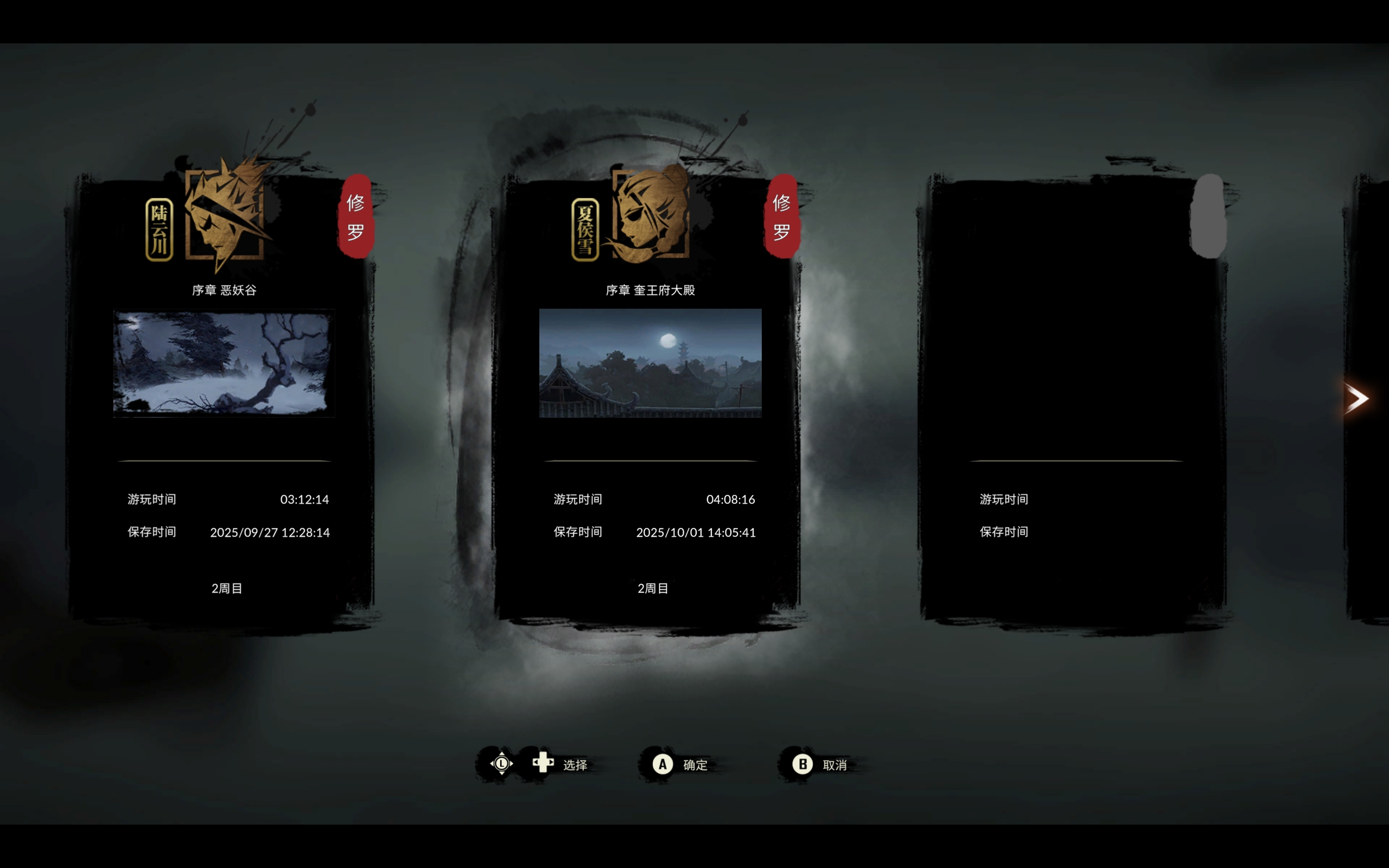The image size is (1389, 868).
Task: Click the 奎王府大殿 moonlit thumbnail
Action: coord(649,363)
